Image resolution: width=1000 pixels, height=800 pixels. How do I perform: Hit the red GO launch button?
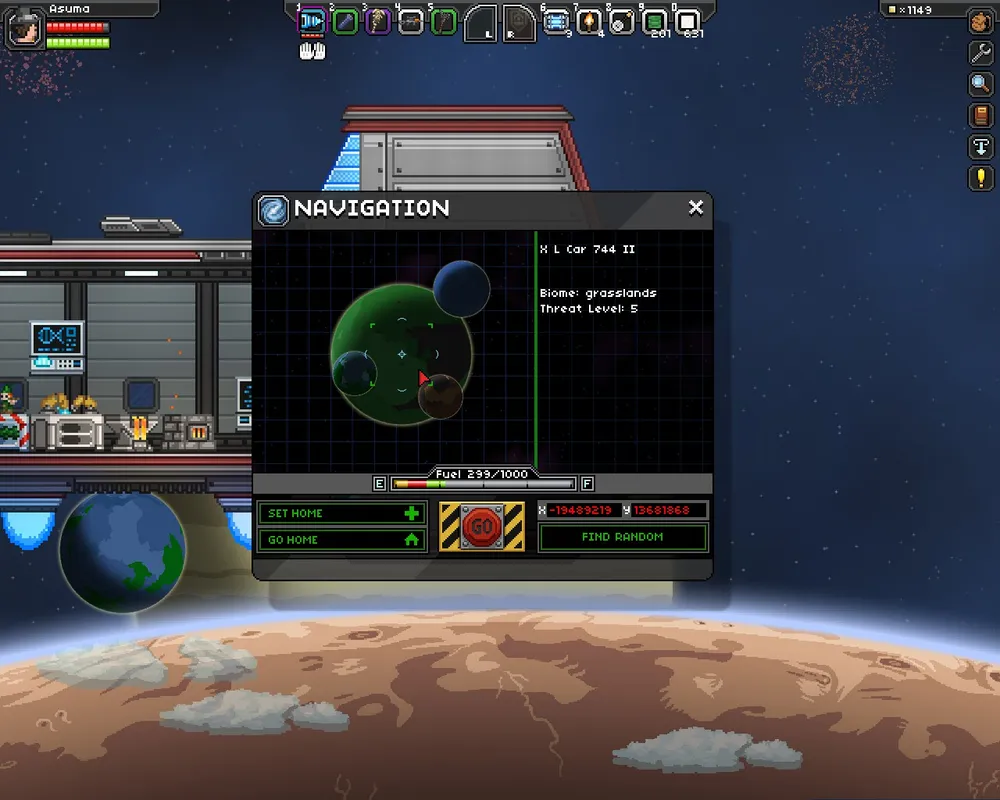[x=482, y=526]
